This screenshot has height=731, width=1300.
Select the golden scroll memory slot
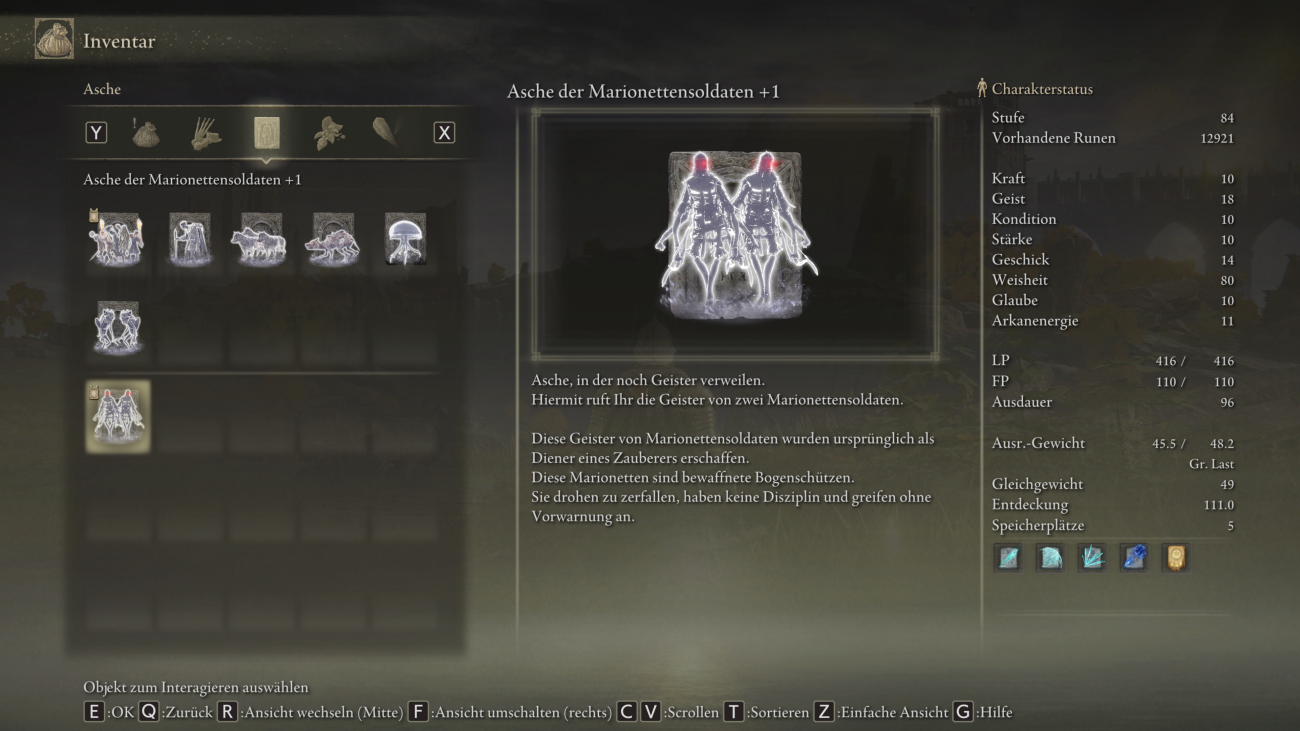1175,558
